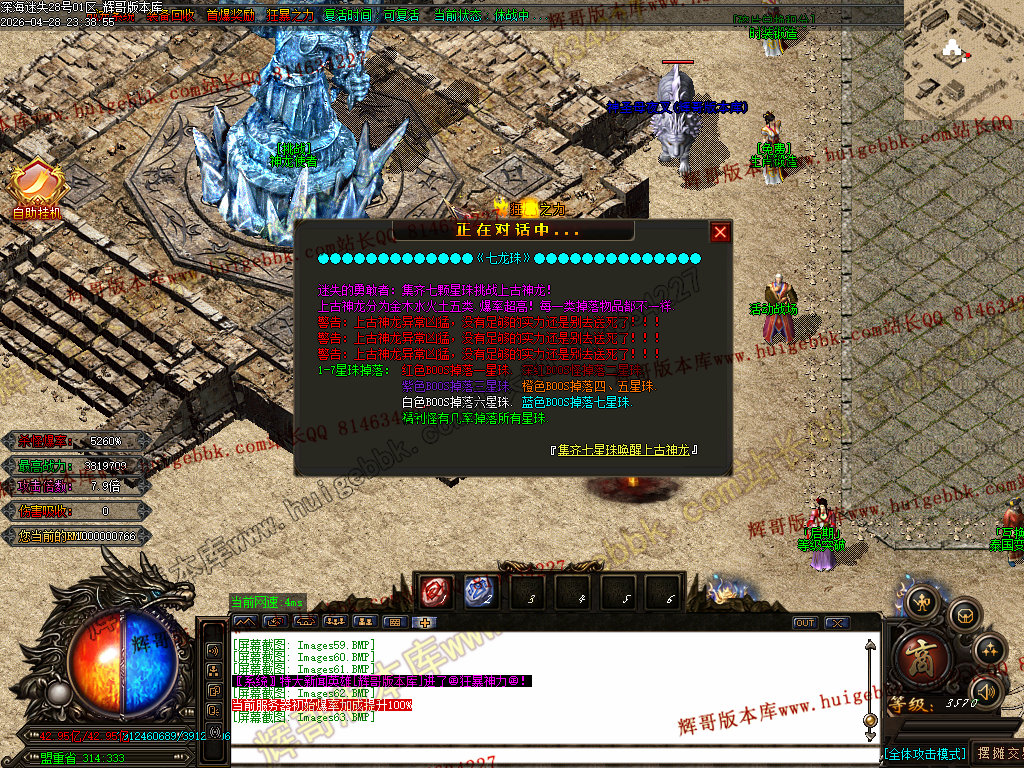Open the 自助挂机 auto-play icon

(x=37, y=190)
